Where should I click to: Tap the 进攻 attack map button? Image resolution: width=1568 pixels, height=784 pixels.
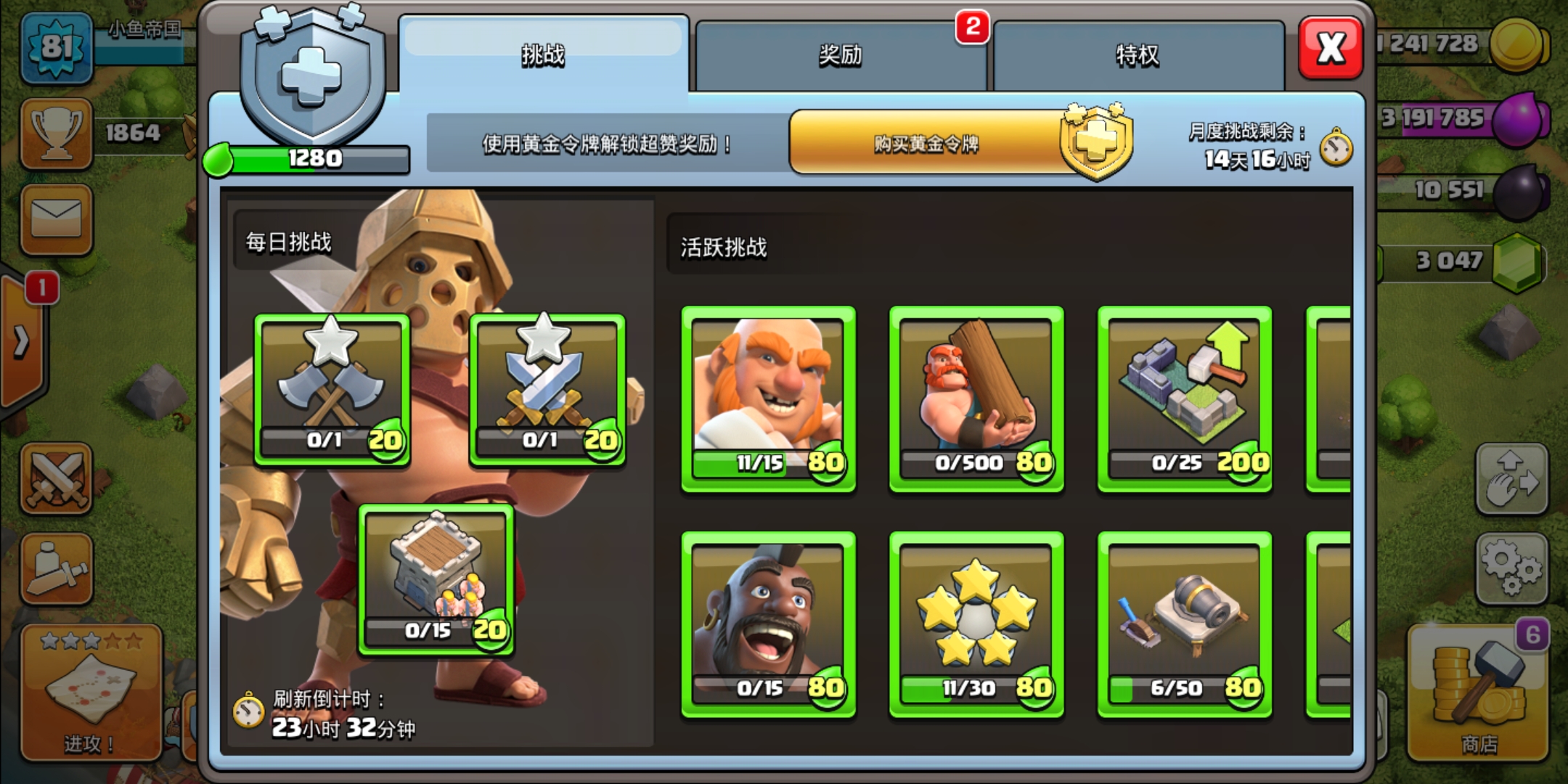91,693
